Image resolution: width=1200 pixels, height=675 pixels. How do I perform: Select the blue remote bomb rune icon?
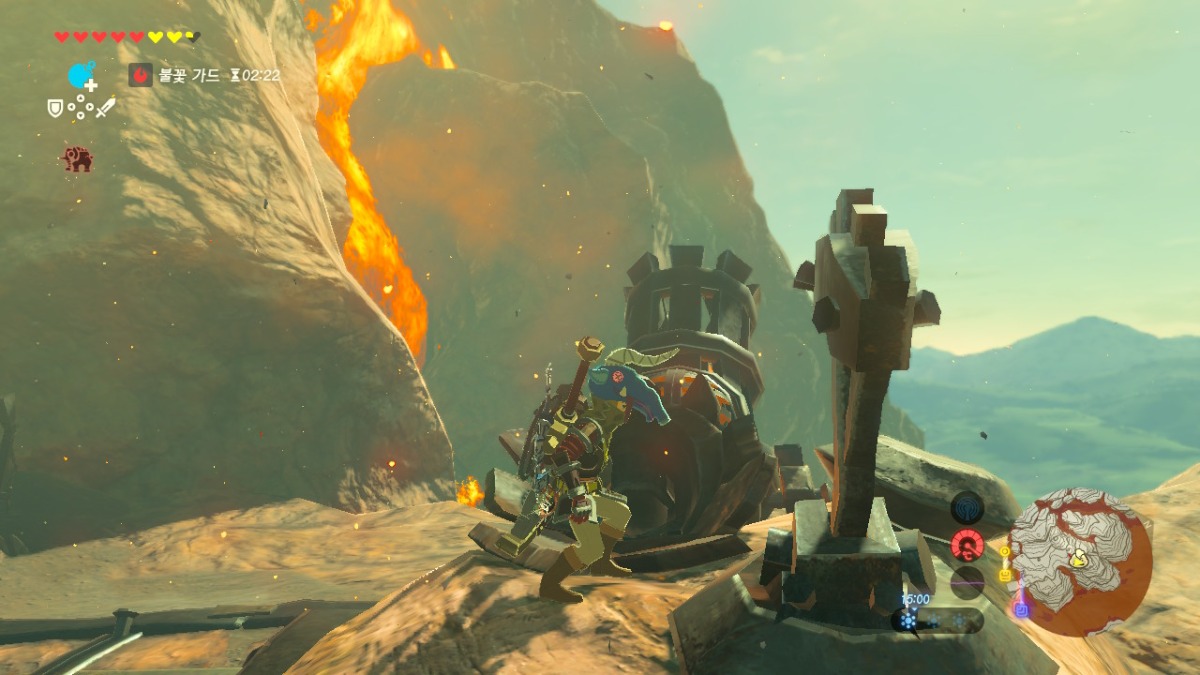tap(80, 75)
